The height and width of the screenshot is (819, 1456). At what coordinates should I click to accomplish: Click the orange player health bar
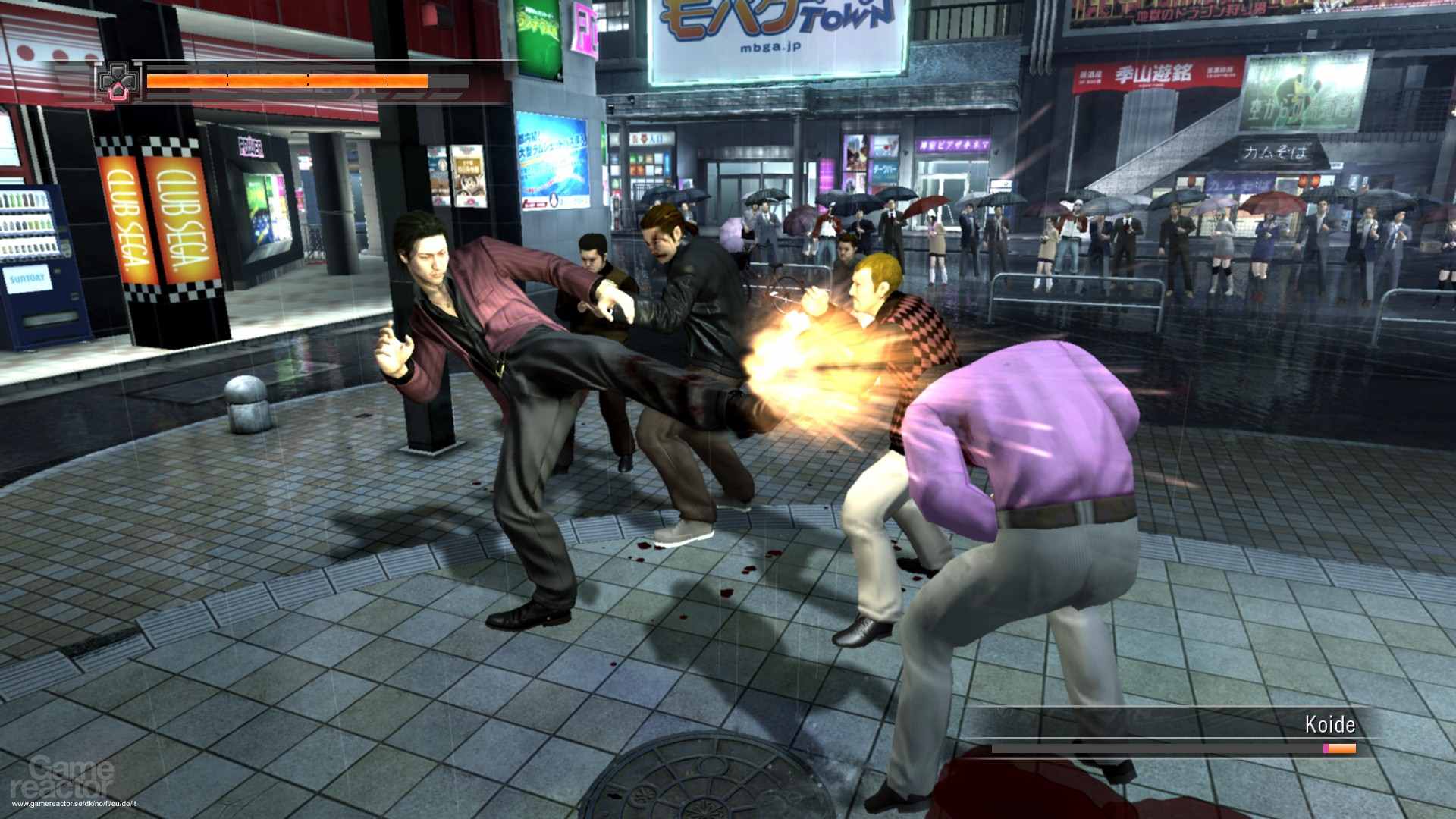point(288,82)
